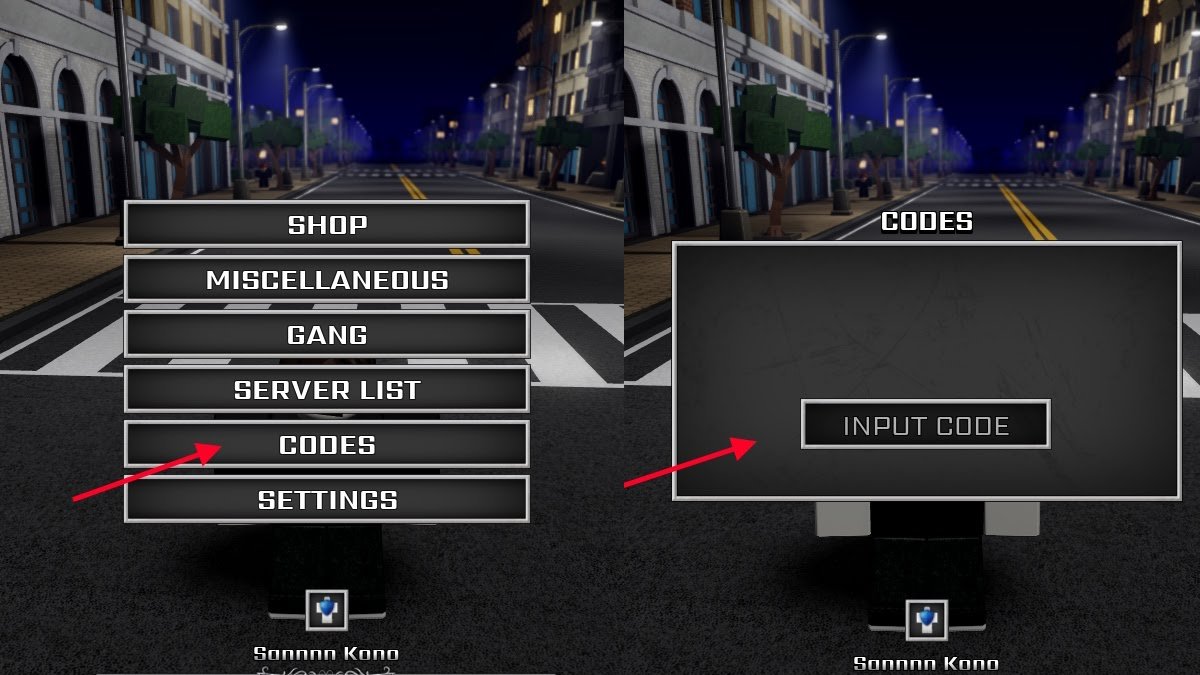The image size is (1200, 675).
Task: Click the Input Code text field
Action: pos(925,425)
